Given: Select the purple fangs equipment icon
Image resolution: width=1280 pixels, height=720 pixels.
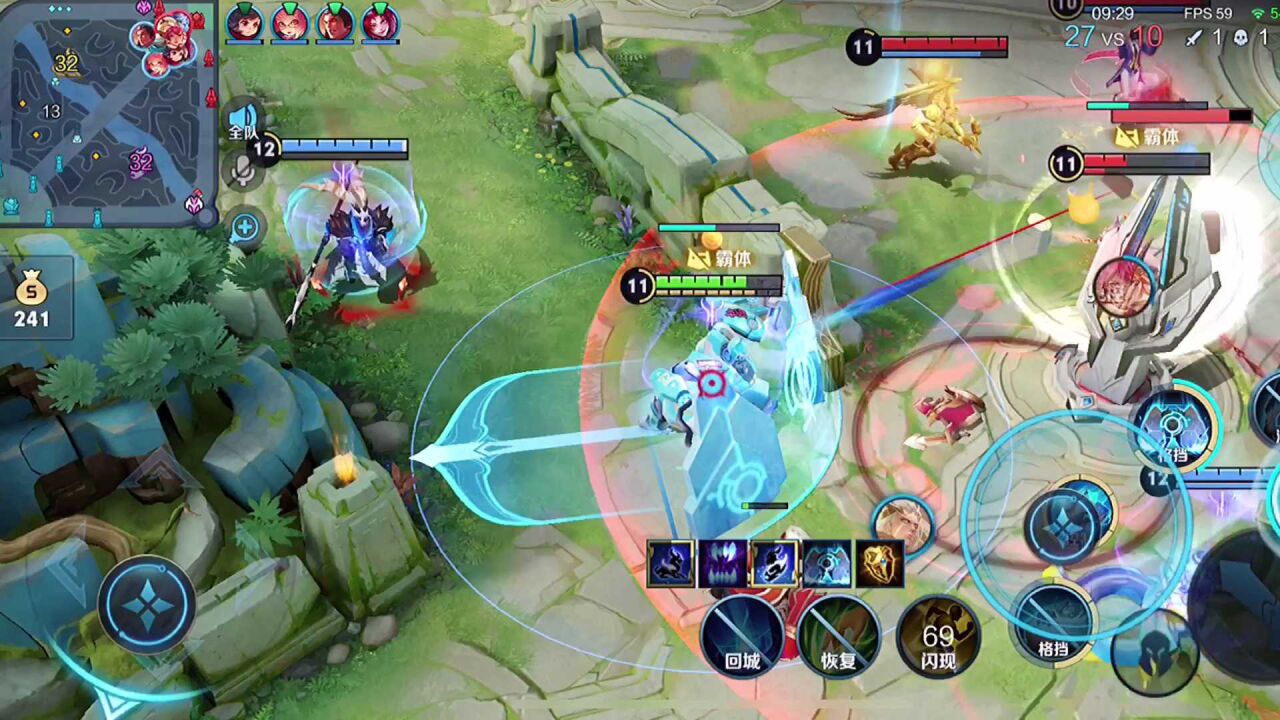Looking at the screenshot, I should pyautogui.click(x=723, y=564).
